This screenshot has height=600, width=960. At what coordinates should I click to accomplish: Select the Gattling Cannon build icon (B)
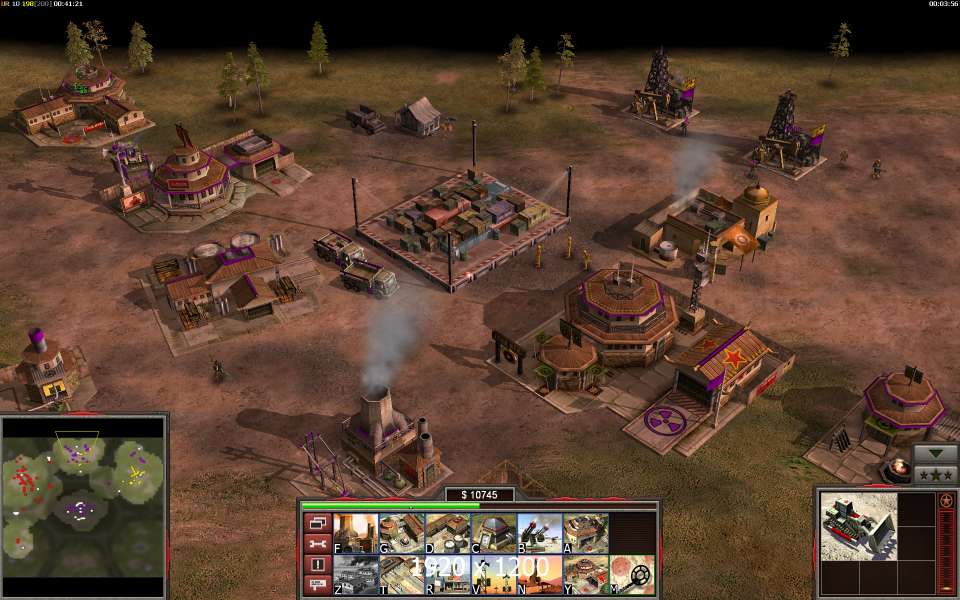coord(538,533)
